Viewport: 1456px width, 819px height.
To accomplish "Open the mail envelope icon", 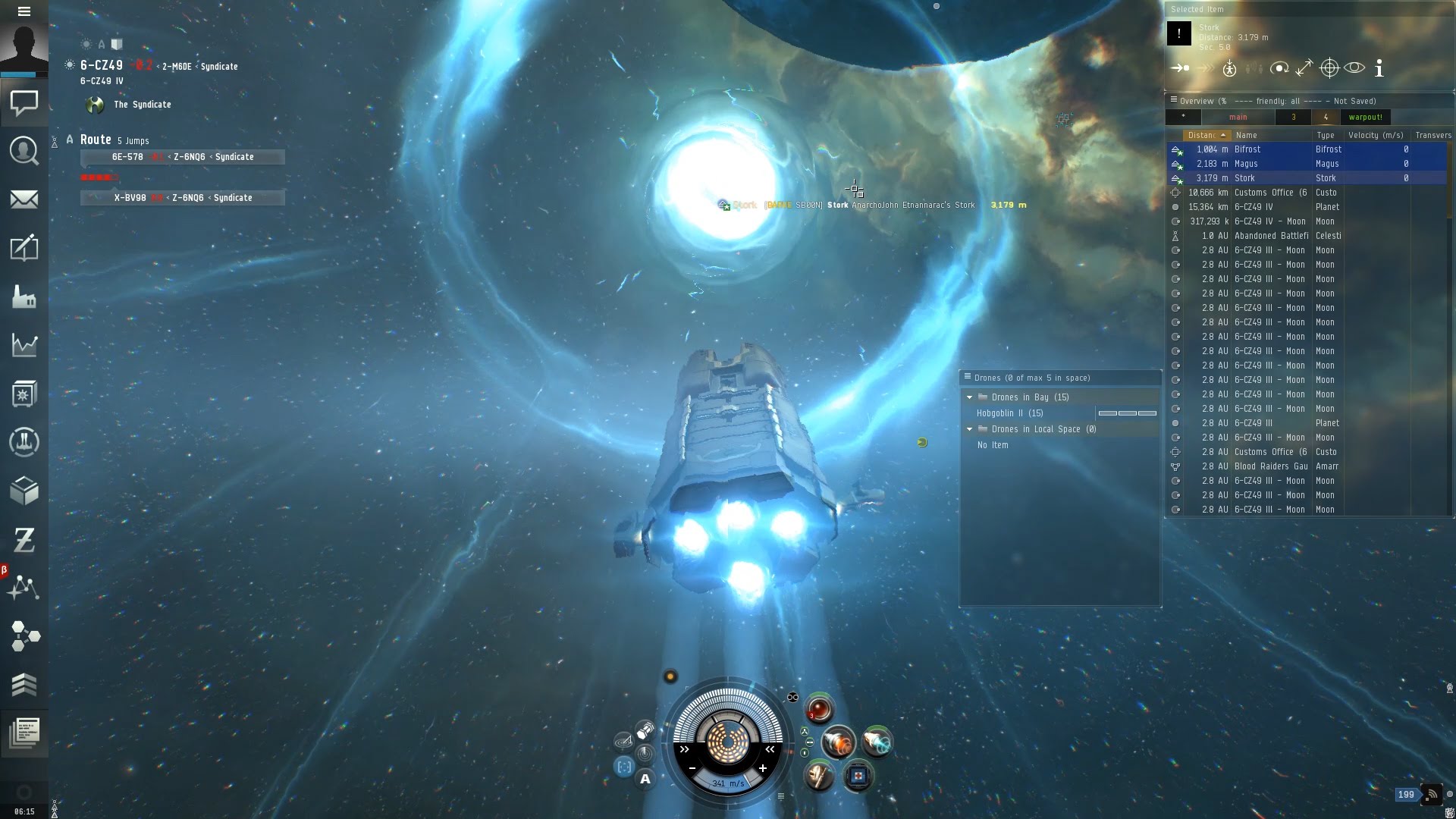I will (24, 199).
